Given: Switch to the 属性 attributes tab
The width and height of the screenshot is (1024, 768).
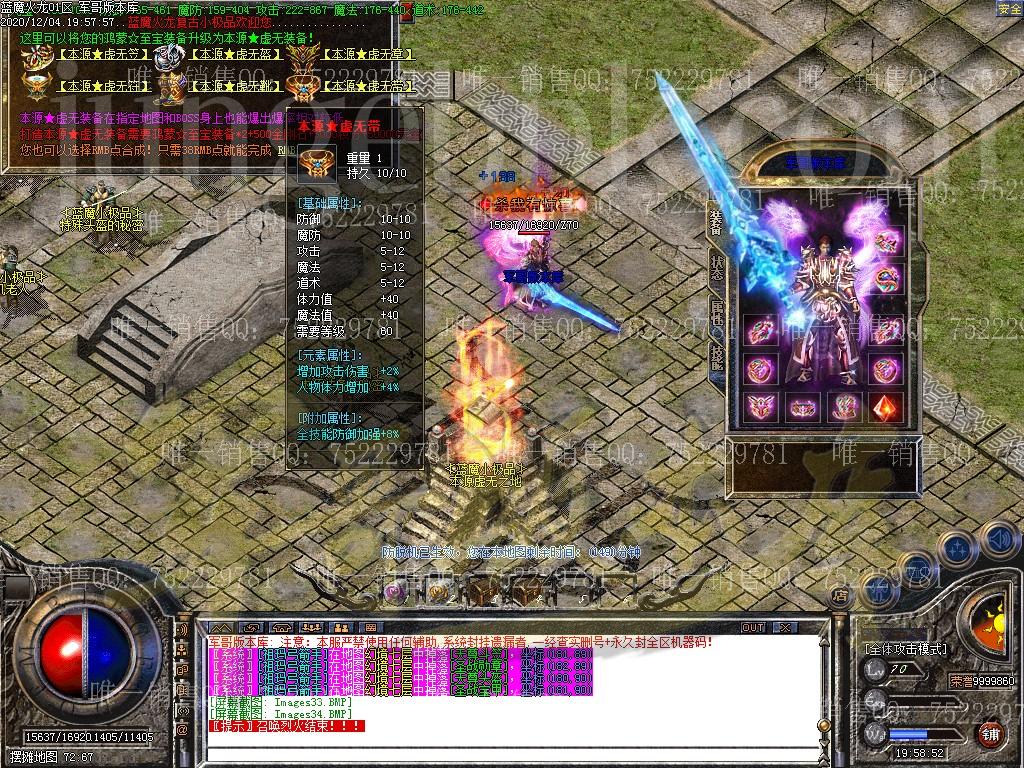Looking at the screenshot, I should pos(716,312).
